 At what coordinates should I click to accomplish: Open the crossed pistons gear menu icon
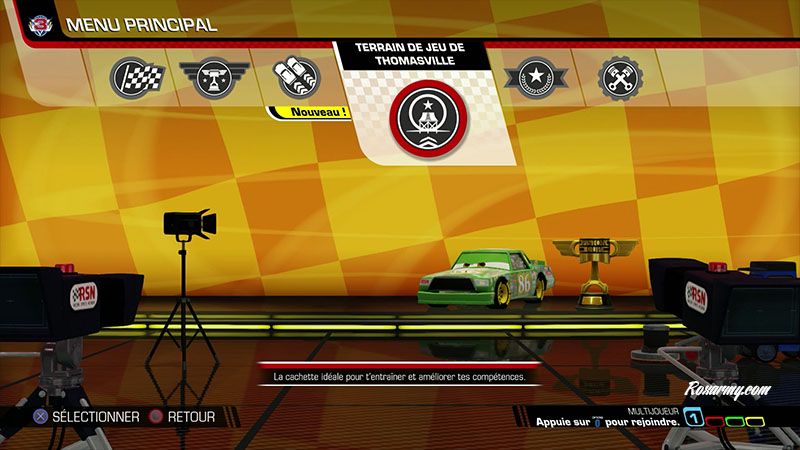(x=619, y=76)
